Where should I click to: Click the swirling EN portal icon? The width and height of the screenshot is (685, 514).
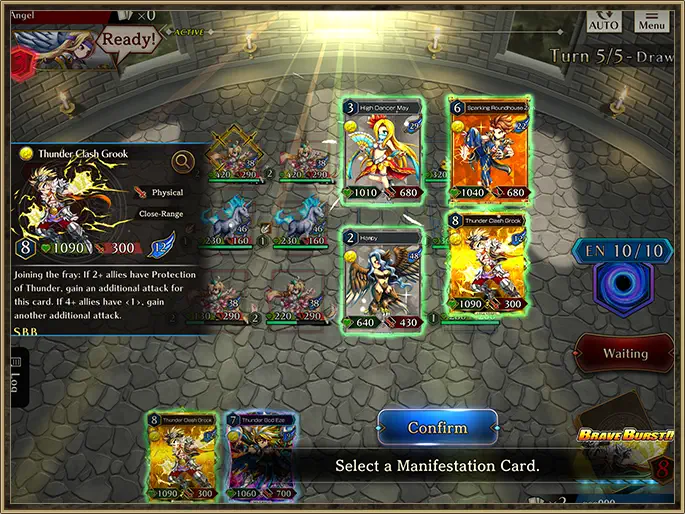pyautogui.click(x=624, y=285)
